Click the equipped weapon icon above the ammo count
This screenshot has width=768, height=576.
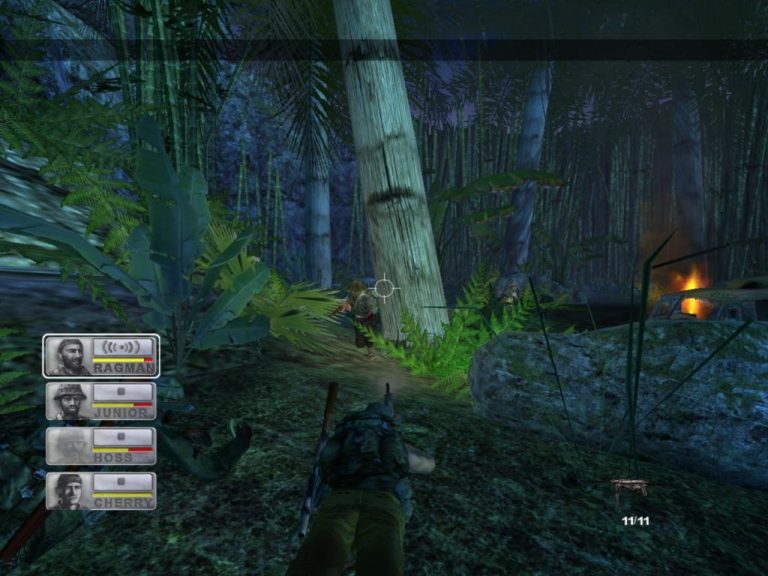coord(632,488)
